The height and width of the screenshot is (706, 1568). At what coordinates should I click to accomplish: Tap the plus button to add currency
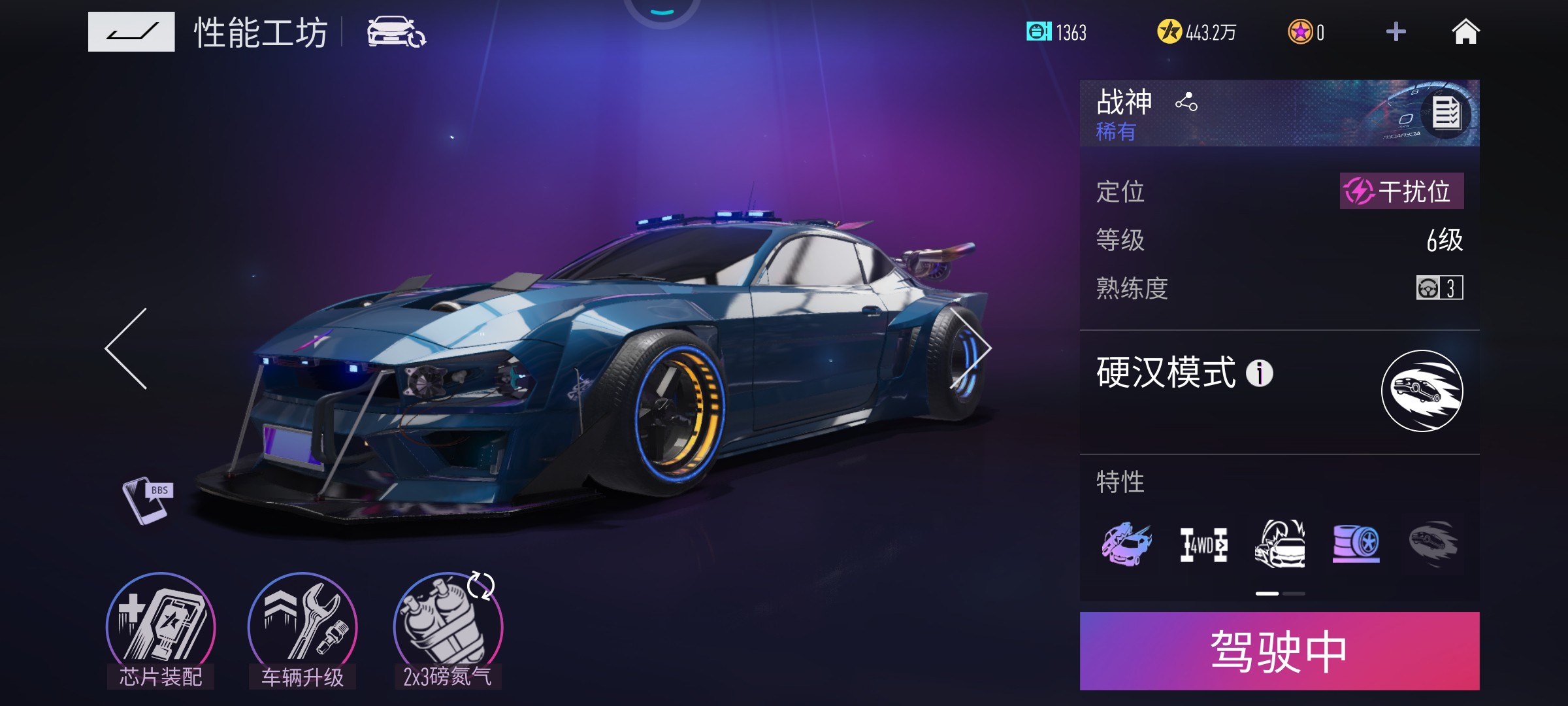point(1396,32)
